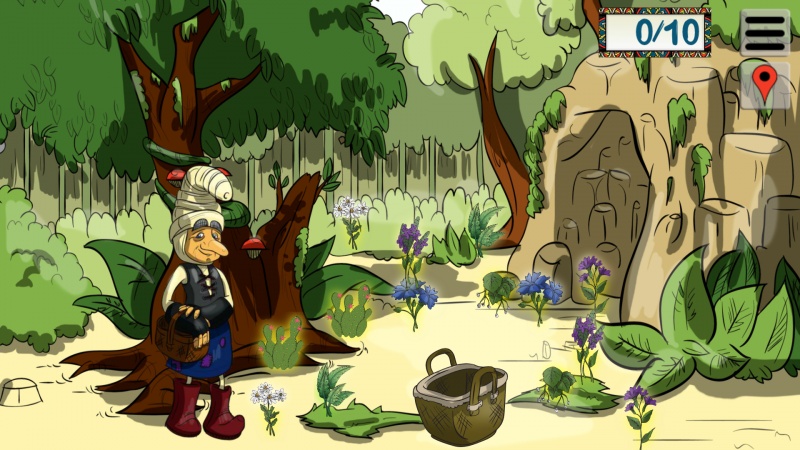This screenshot has width=800, height=450.
Task: Open the hamburger menu
Action: 765,32
